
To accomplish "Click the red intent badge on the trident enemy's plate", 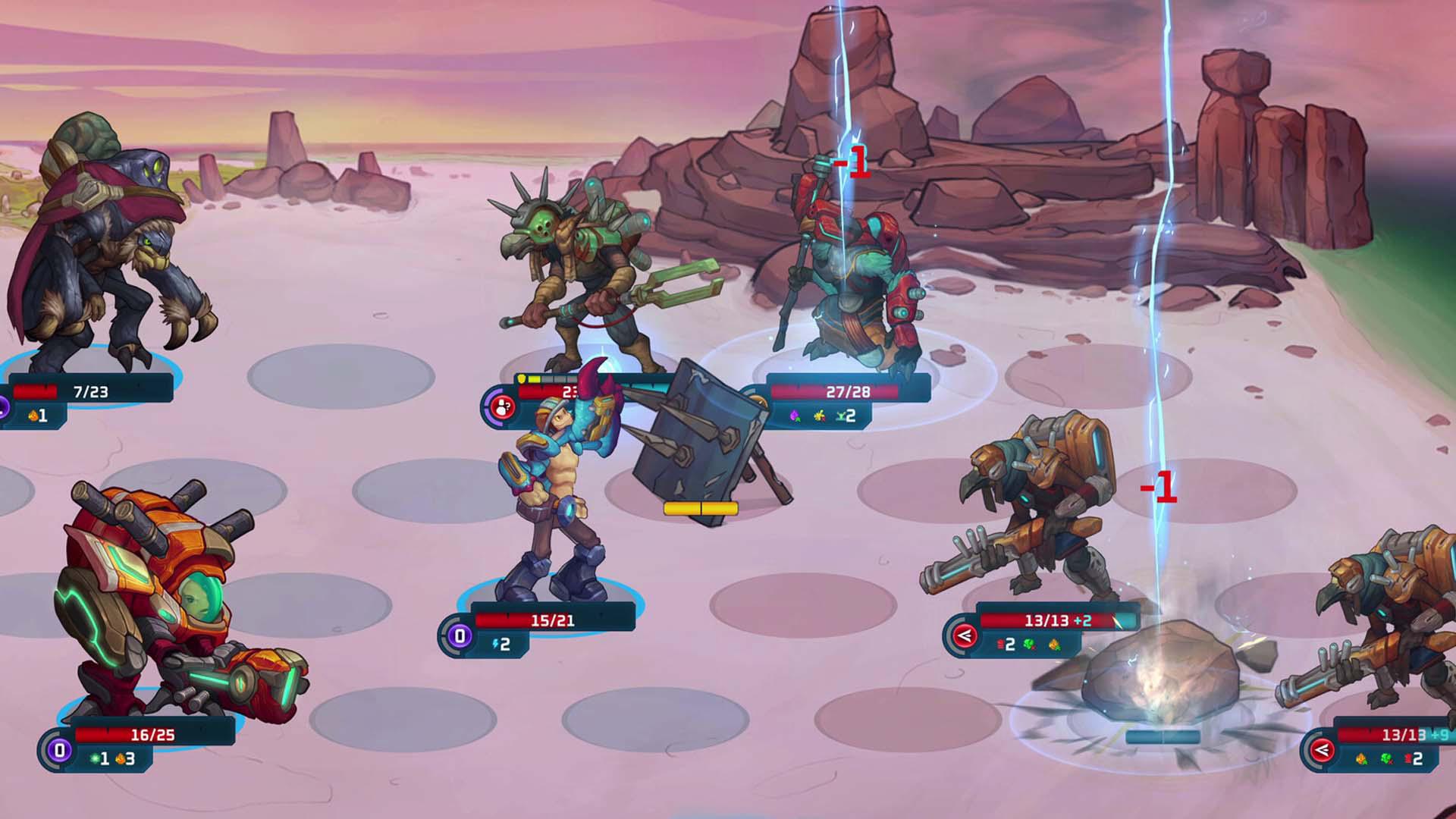I will tap(502, 407).
